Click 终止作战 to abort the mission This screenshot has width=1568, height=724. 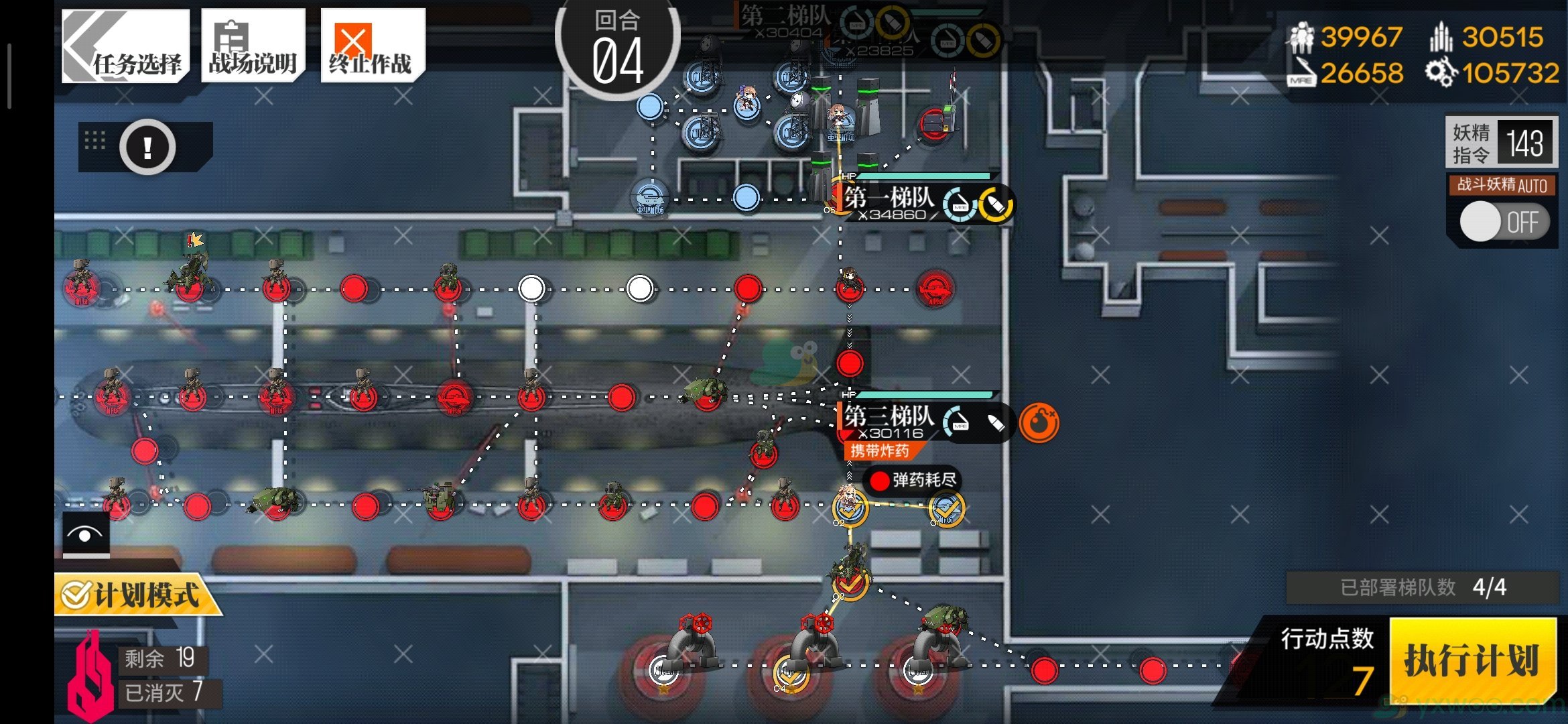point(372,46)
